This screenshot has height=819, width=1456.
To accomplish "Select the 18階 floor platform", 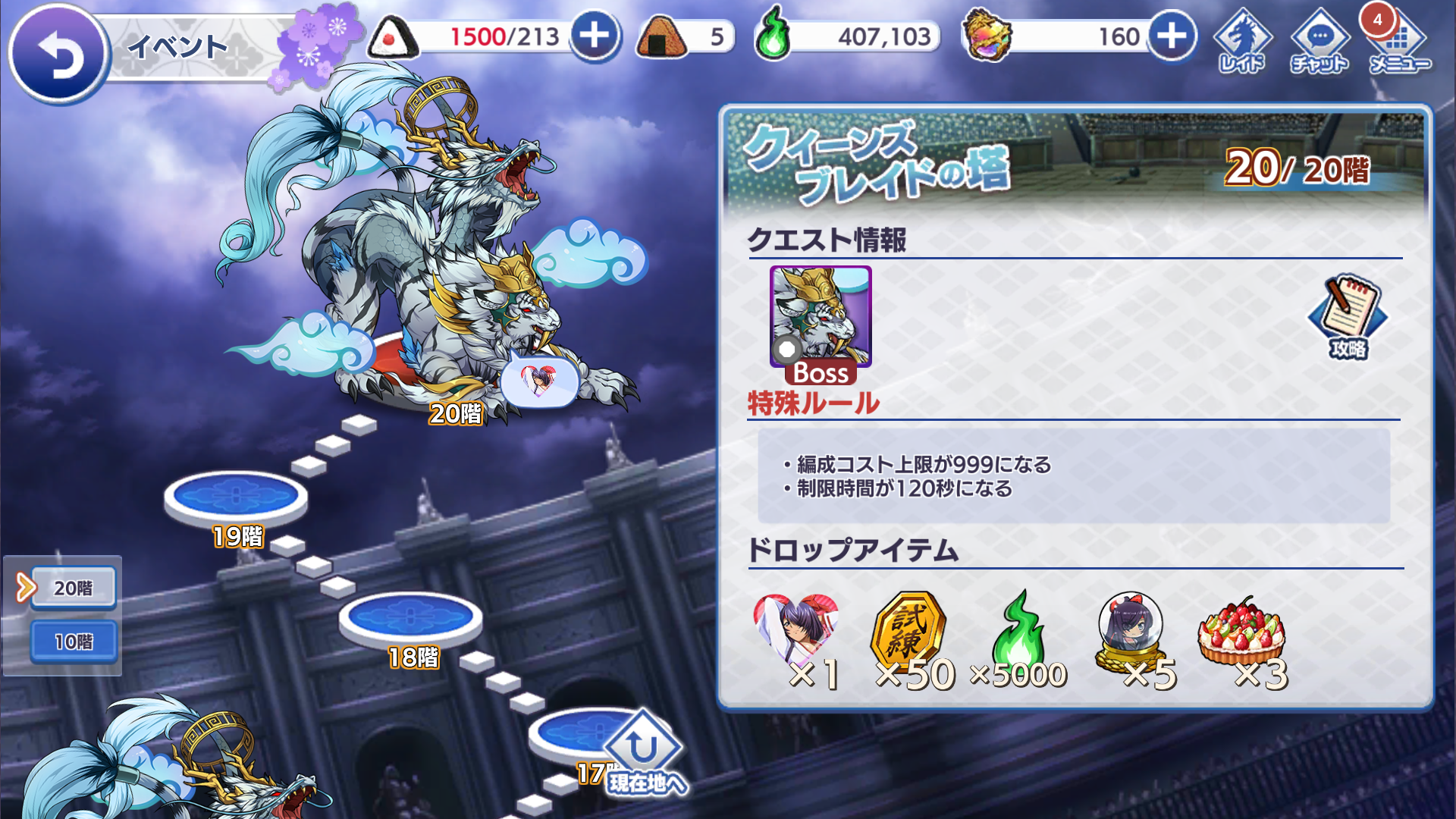I will pyautogui.click(x=410, y=617).
